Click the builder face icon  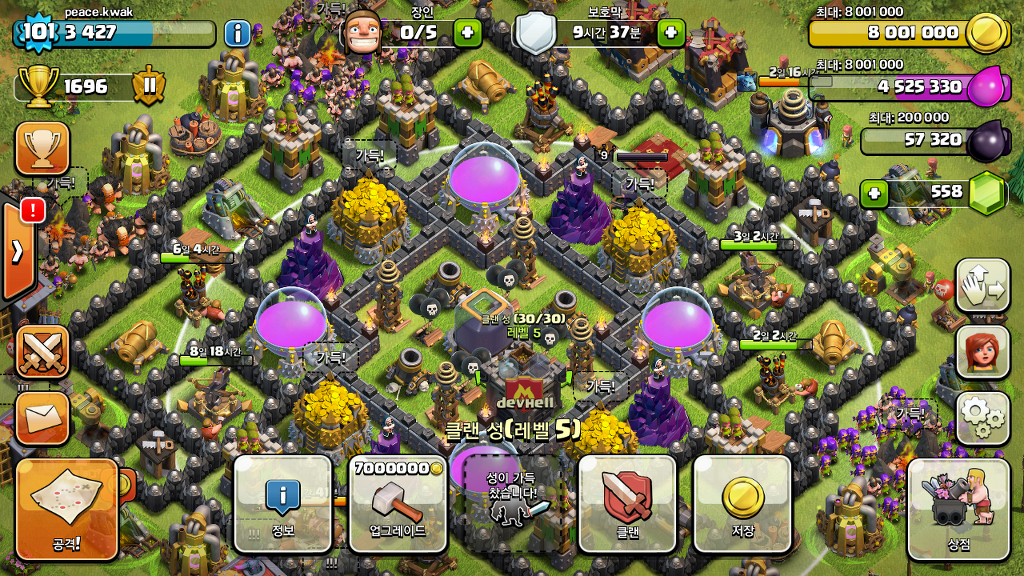tap(362, 33)
